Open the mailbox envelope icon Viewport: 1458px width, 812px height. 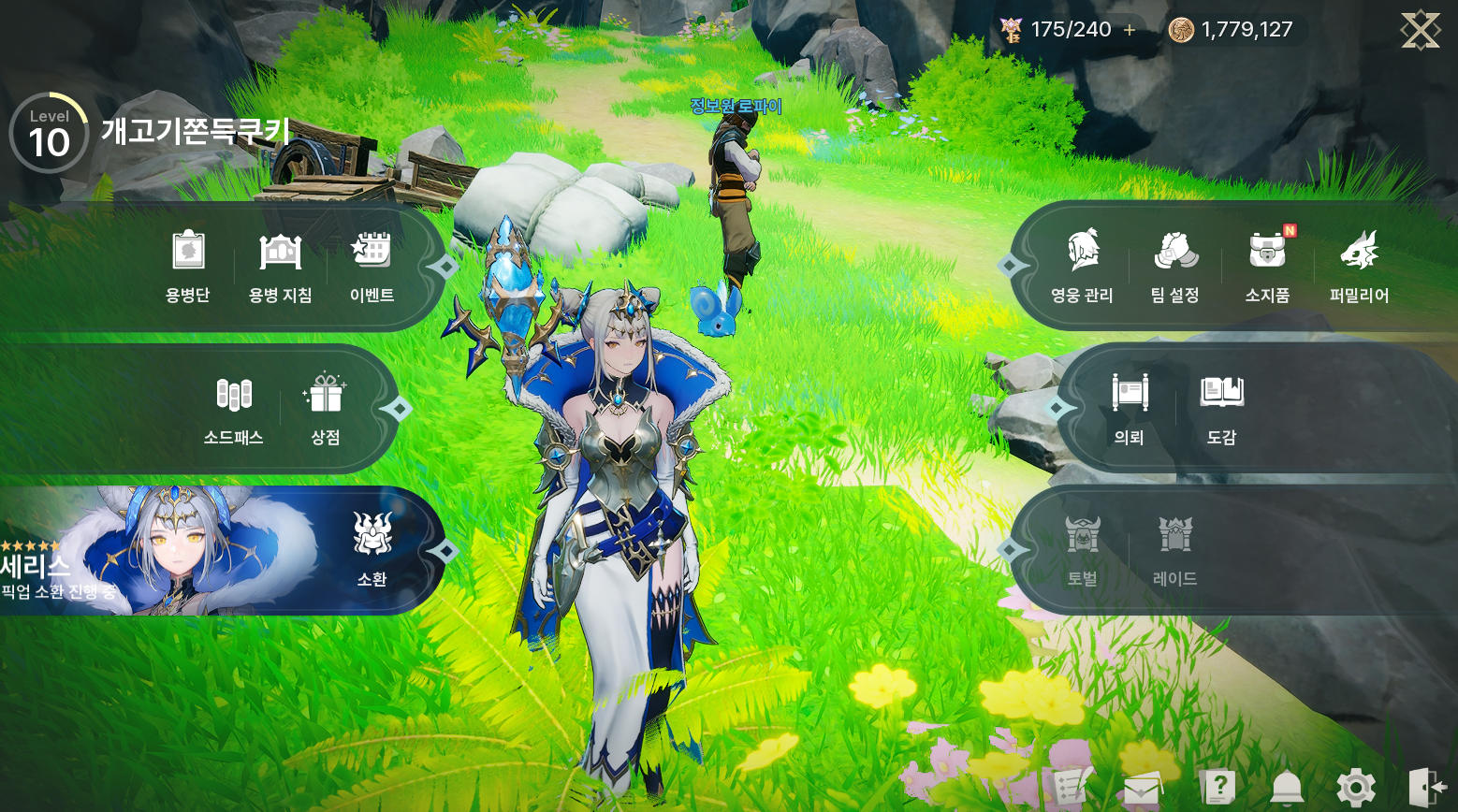[1143, 789]
